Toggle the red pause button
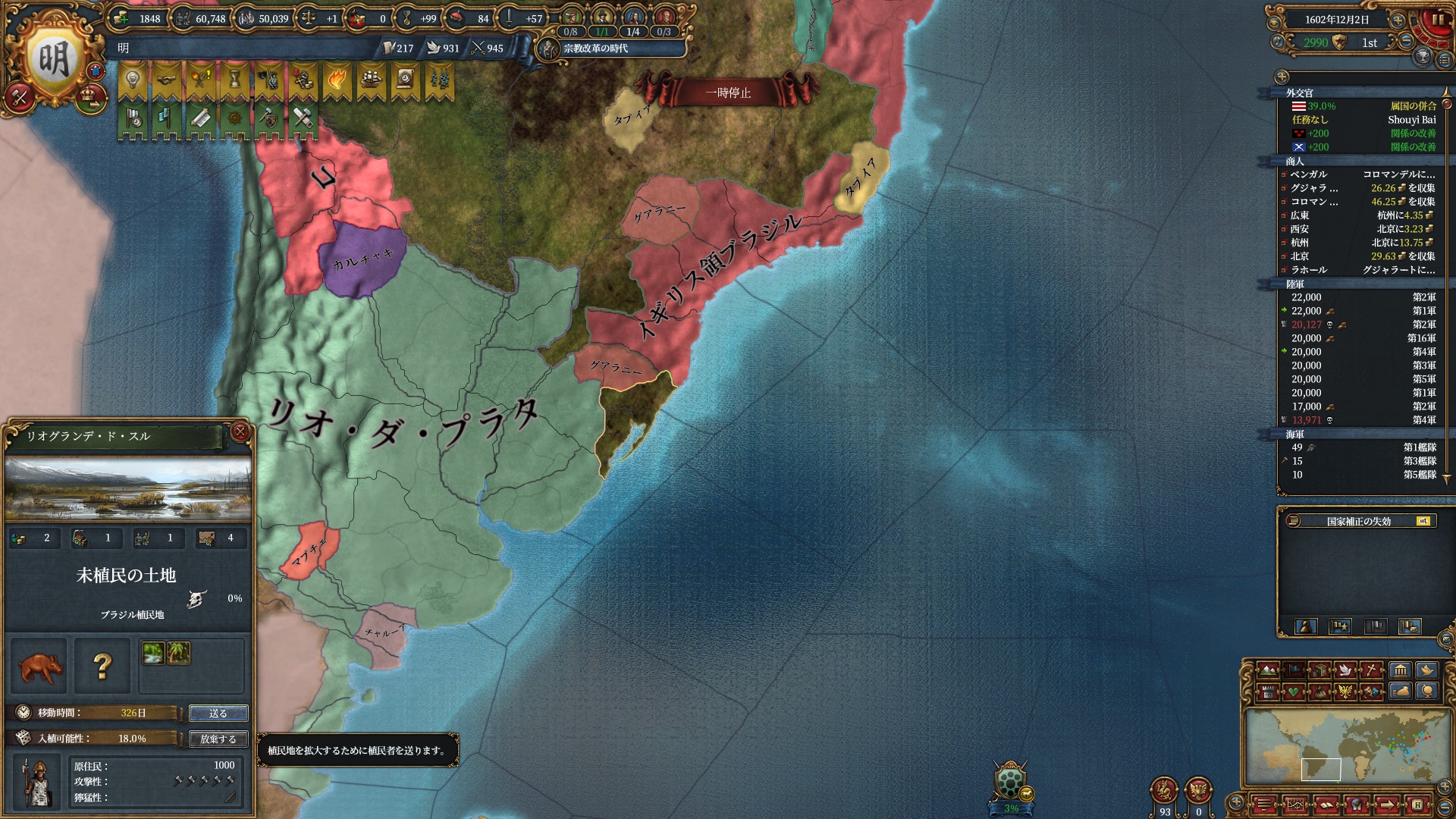Viewport: 1456px width, 819px height. (x=1437, y=20)
